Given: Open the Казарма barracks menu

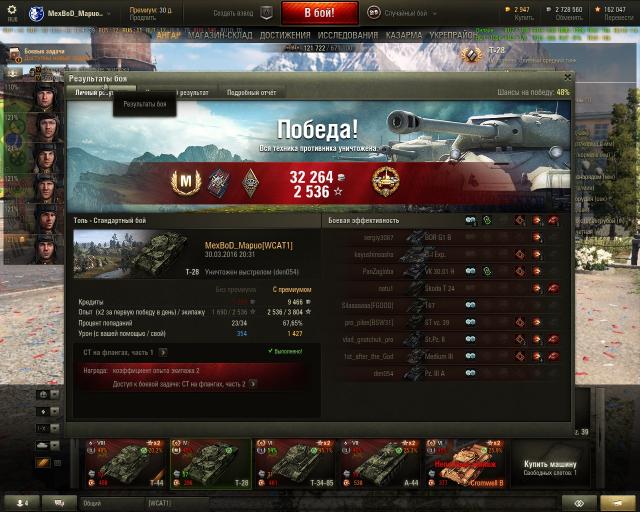Looking at the screenshot, I should pos(404,35).
